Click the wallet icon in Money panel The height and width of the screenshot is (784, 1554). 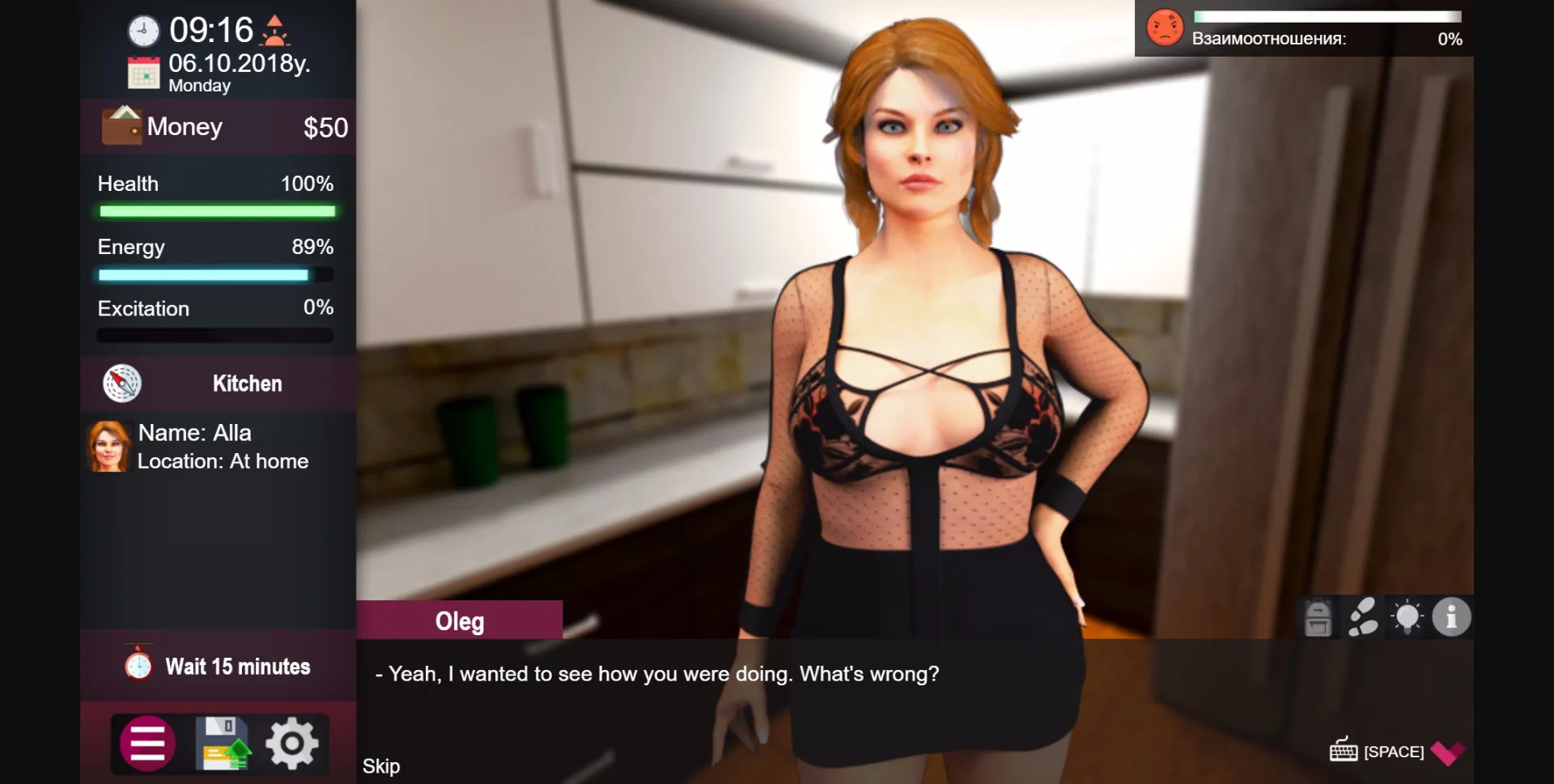[x=121, y=125]
